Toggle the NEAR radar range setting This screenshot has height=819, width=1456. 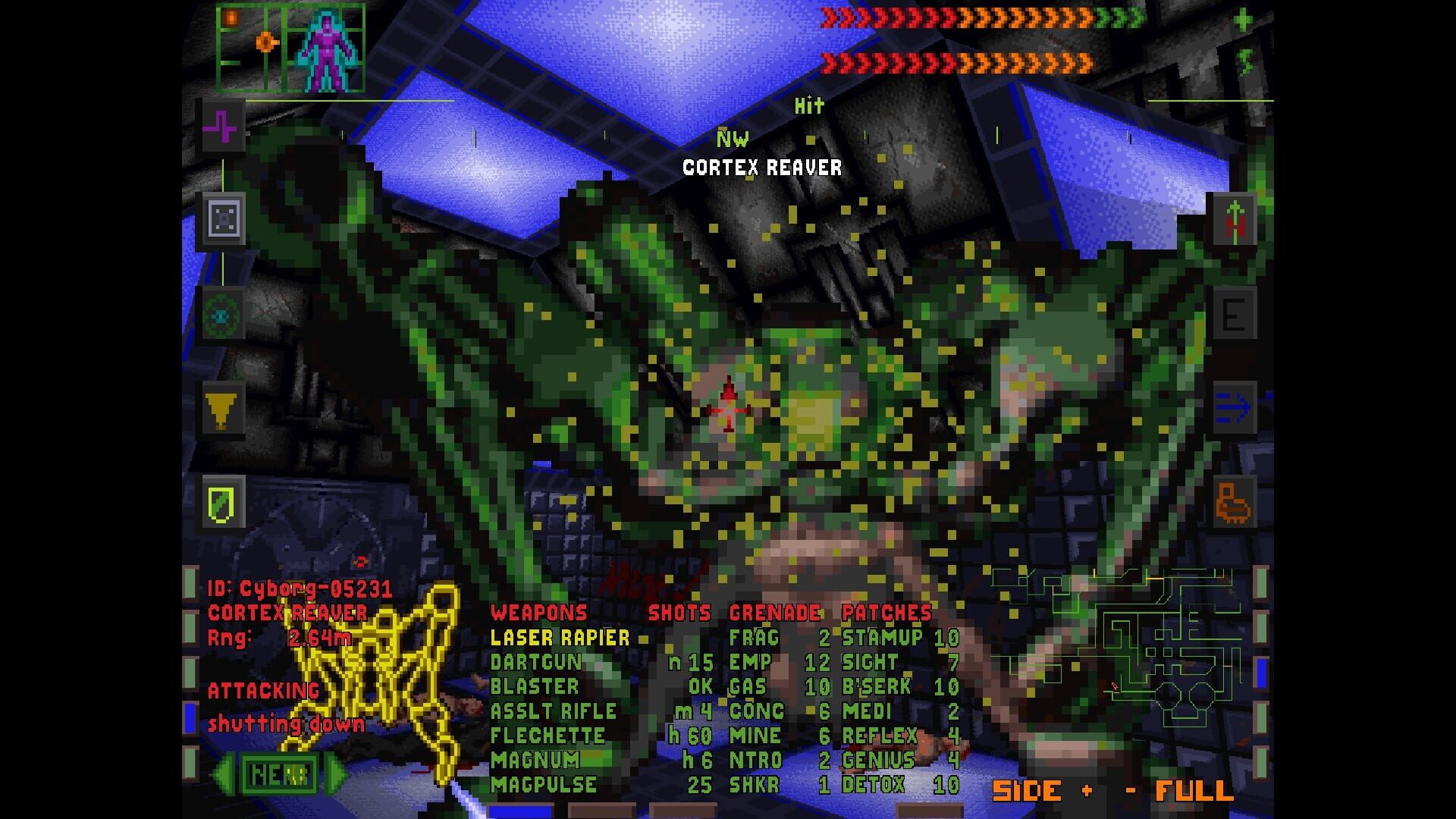(281, 772)
